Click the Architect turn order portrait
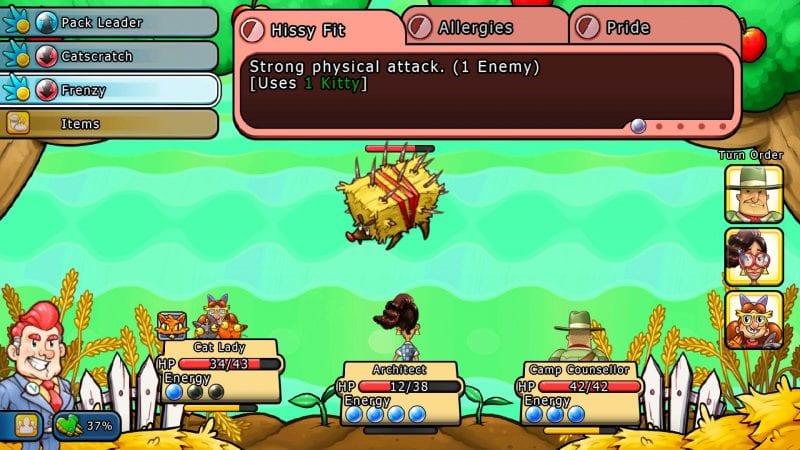 754,257
